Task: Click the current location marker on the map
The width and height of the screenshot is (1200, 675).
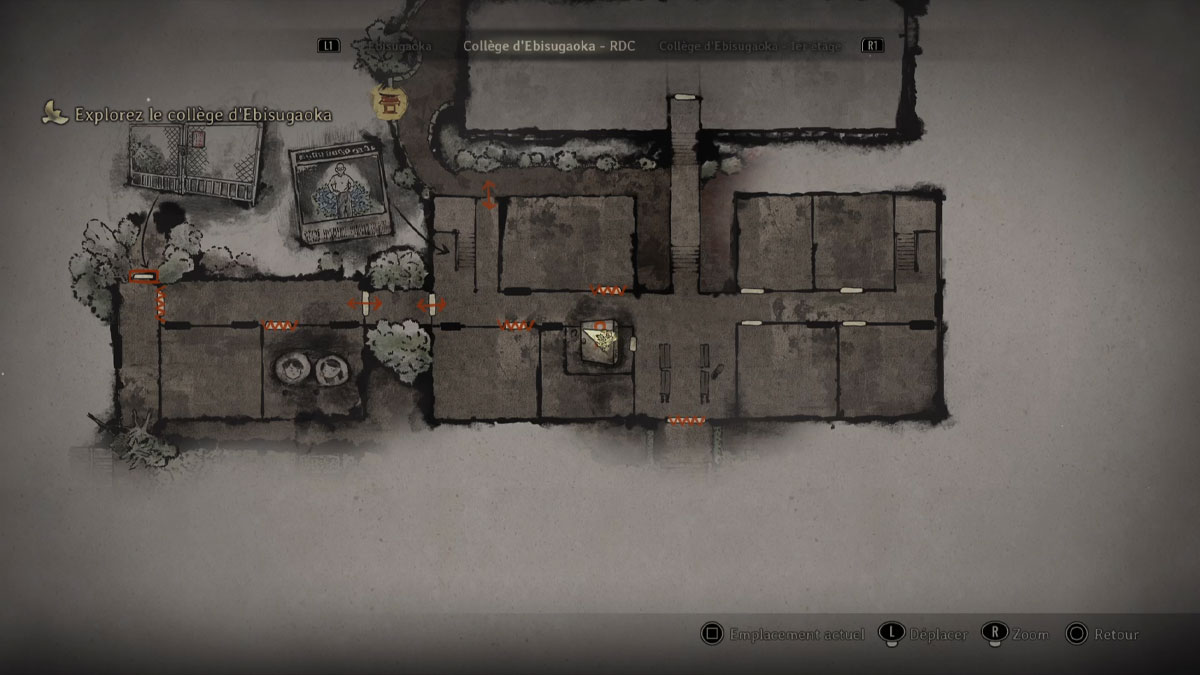Action: point(600,342)
